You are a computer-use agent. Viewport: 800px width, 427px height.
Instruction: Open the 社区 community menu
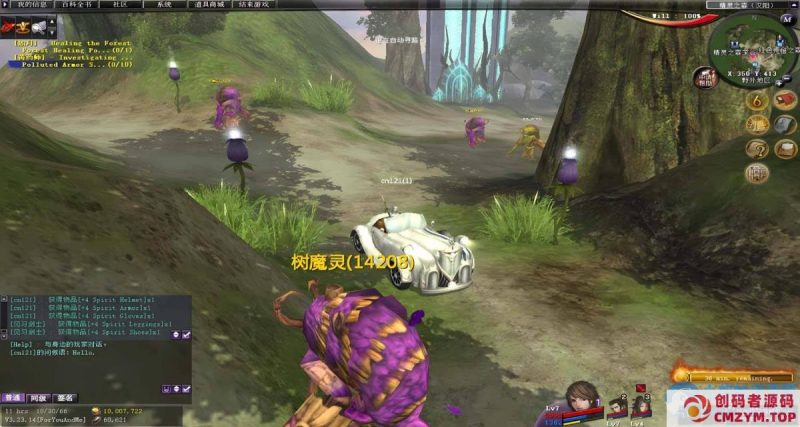(120, 5)
